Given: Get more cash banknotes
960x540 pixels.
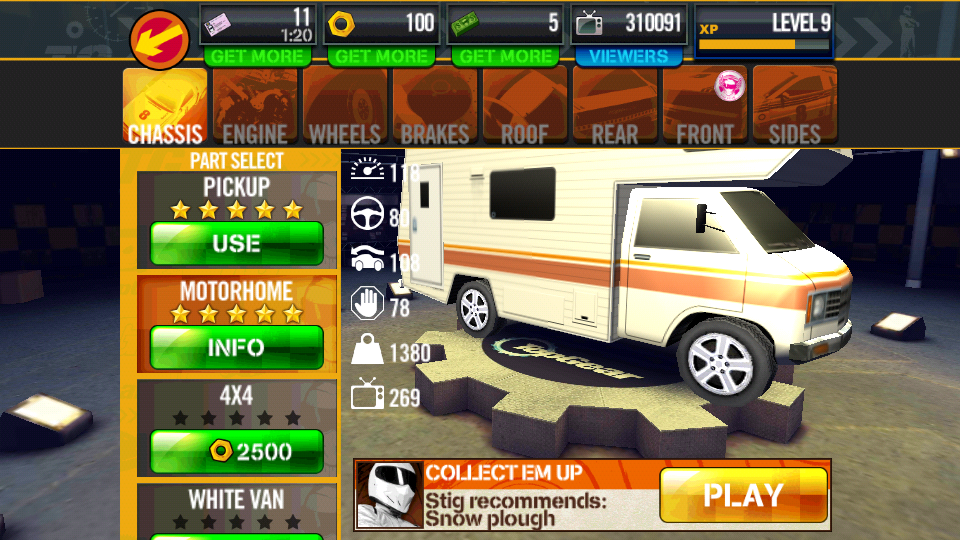Looking at the screenshot, I should tap(504, 57).
